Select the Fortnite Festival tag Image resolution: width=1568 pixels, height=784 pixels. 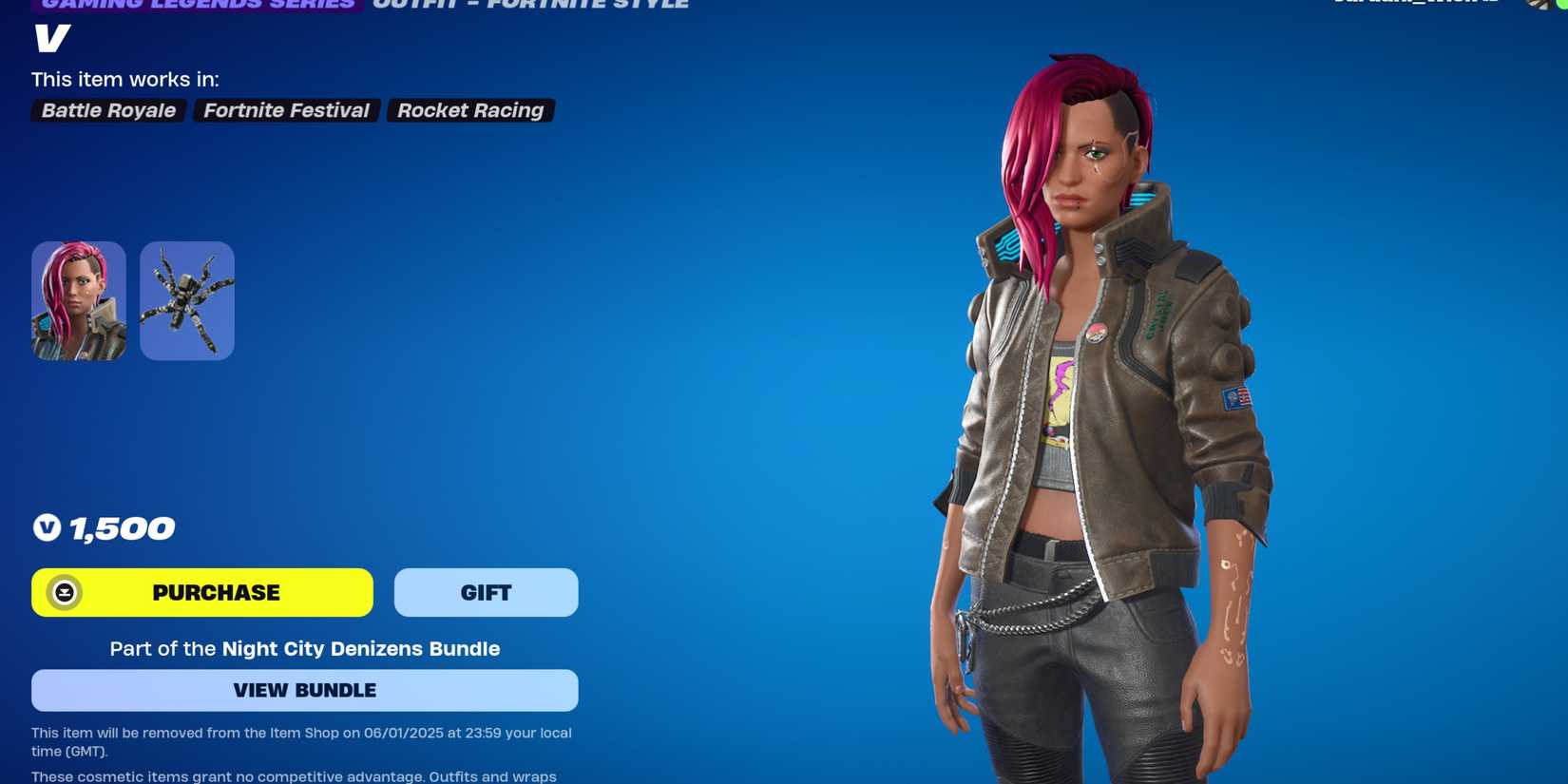point(286,110)
